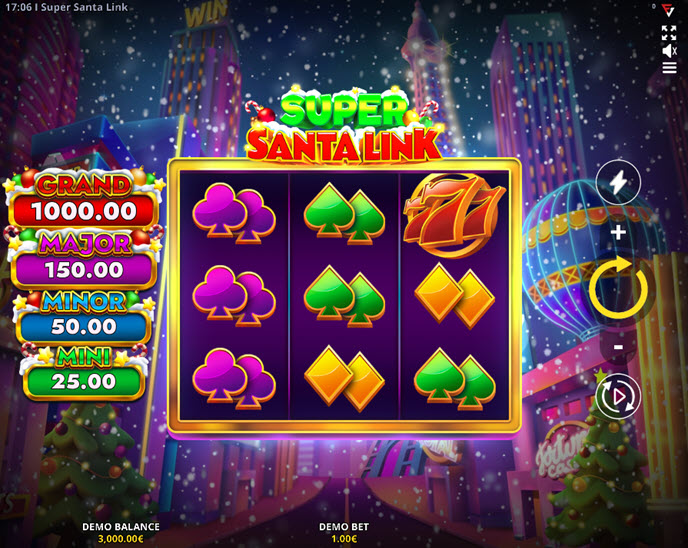The width and height of the screenshot is (688, 548).
Task: Open the hamburger menu
Action: [669, 69]
